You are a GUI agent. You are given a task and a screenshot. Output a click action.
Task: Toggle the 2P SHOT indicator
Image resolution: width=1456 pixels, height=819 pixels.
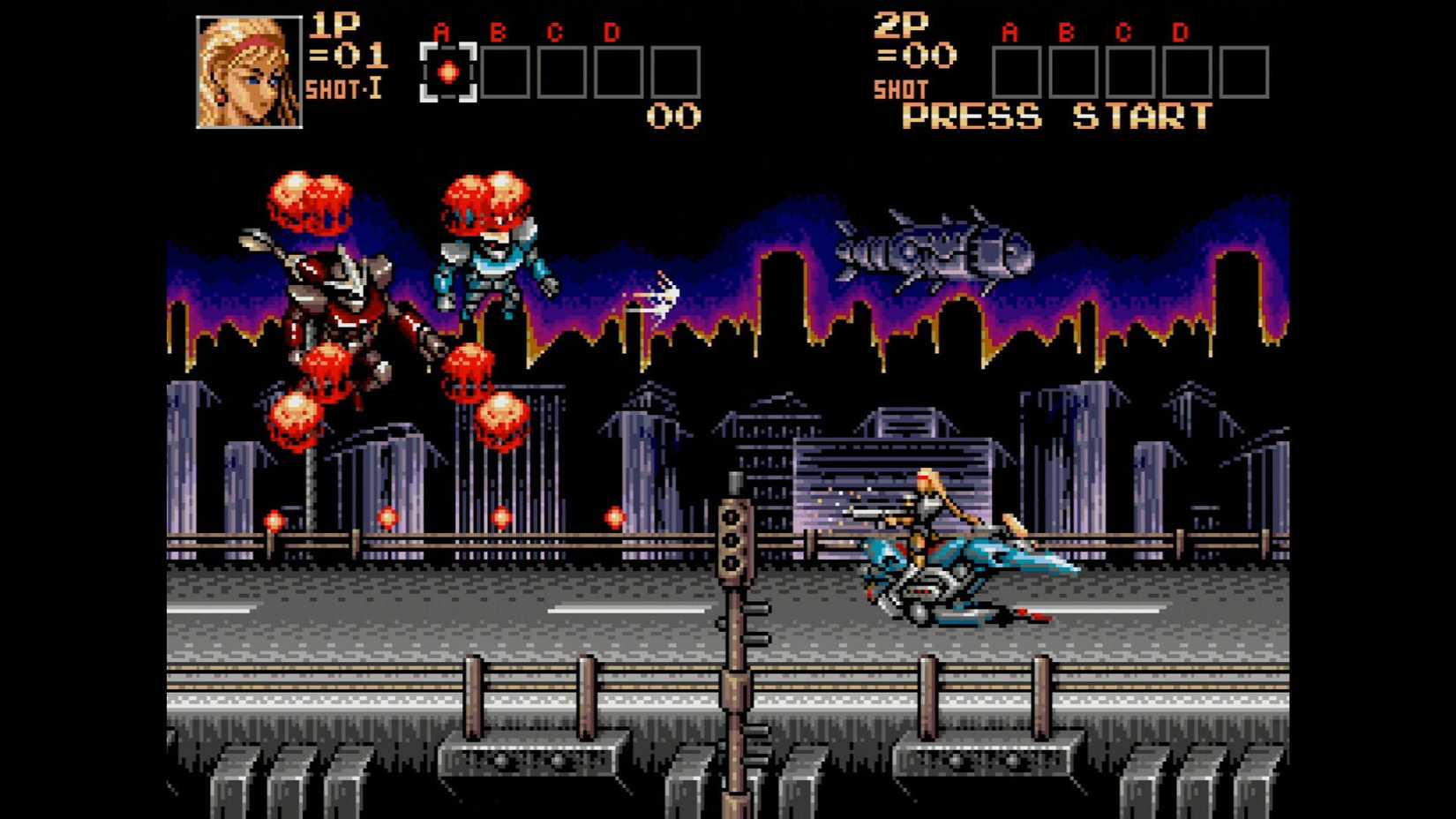[x=900, y=88]
